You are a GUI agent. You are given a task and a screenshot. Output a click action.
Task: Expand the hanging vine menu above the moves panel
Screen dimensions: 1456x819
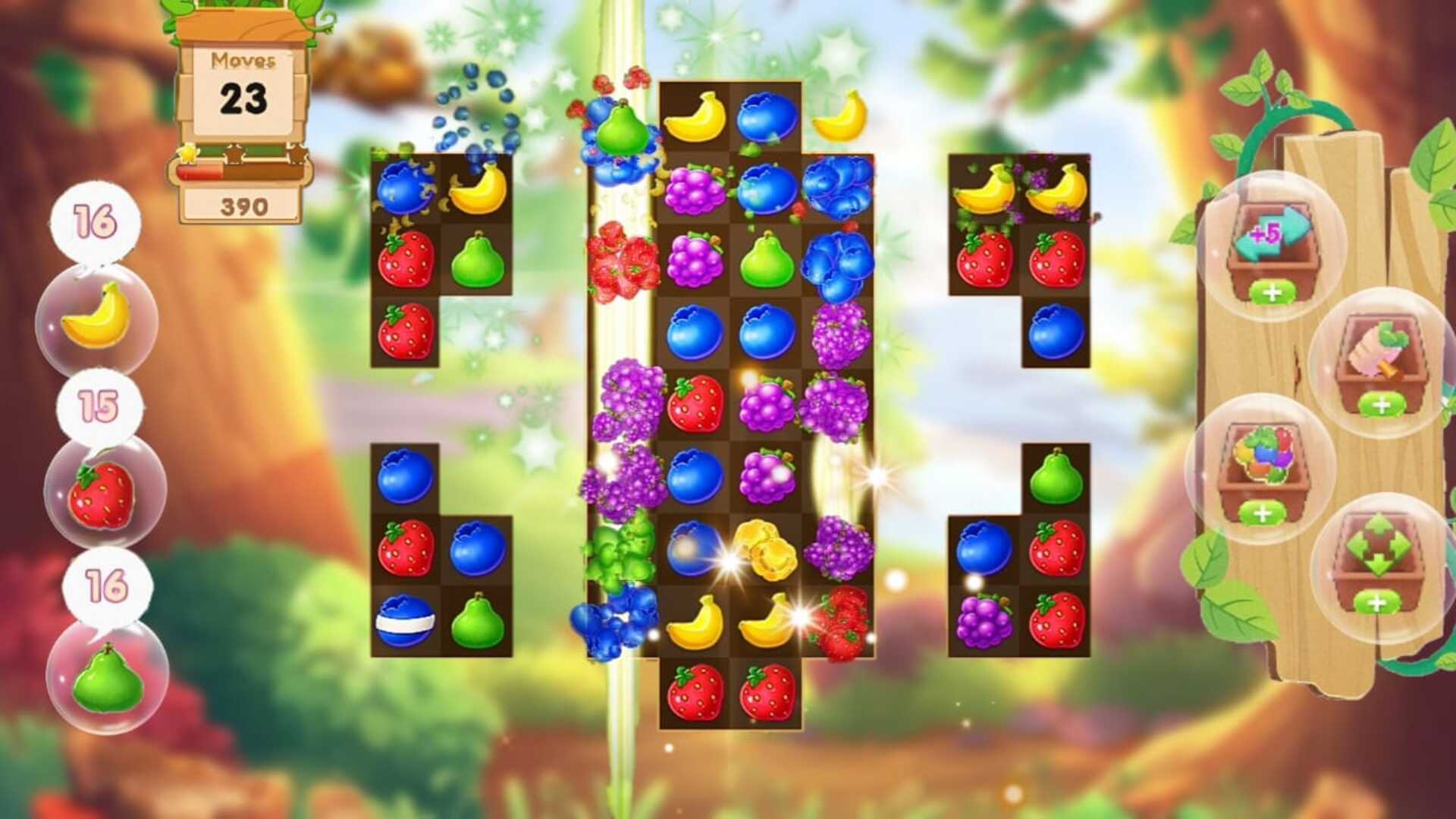pyautogui.click(x=243, y=15)
